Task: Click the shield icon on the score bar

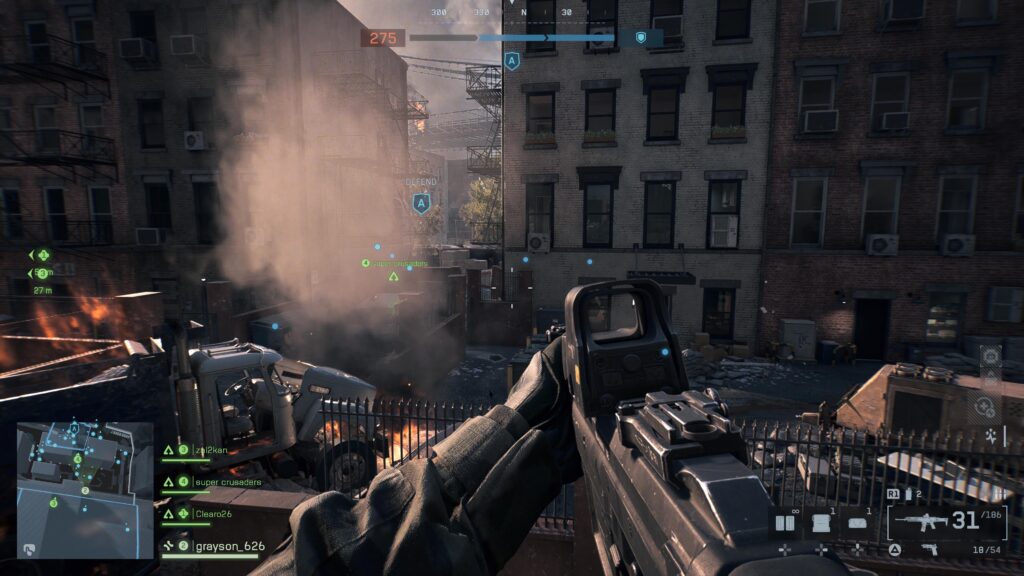Action: 641,38
